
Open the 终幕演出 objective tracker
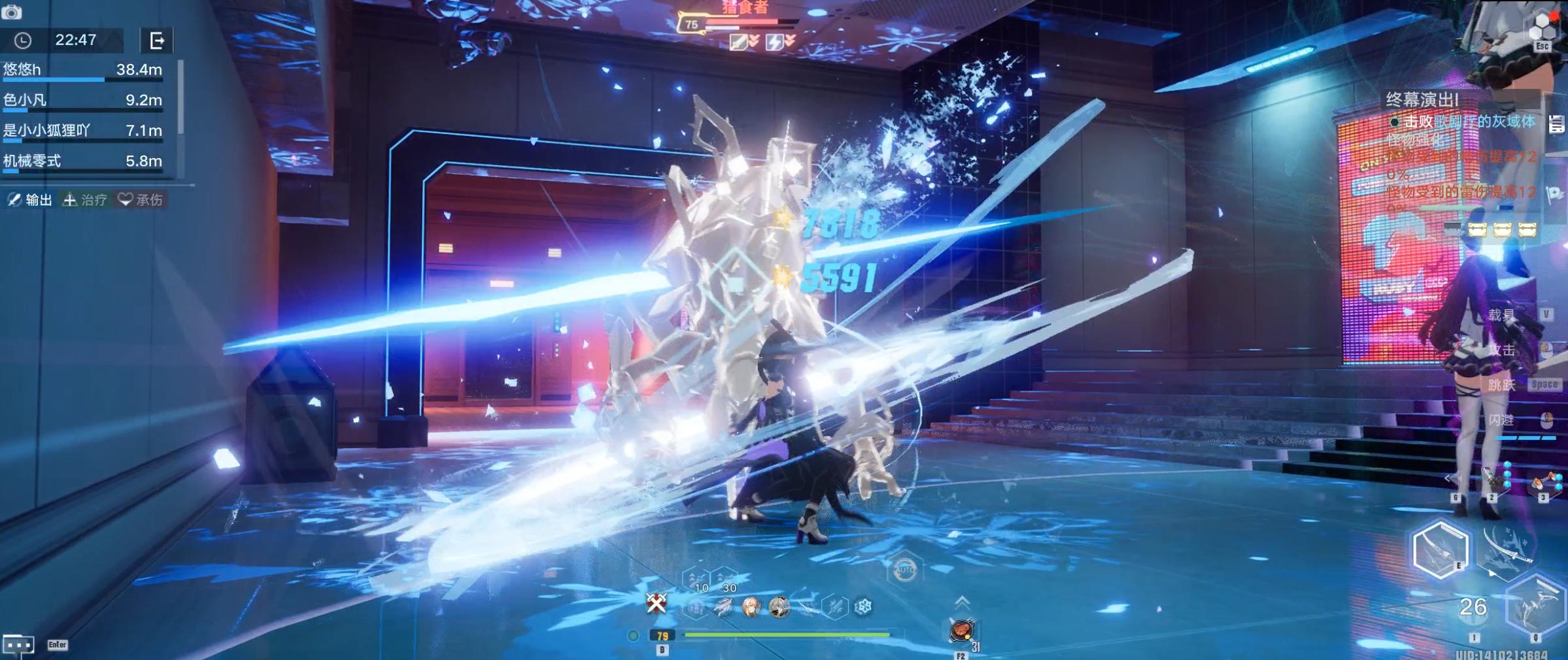click(1422, 100)
